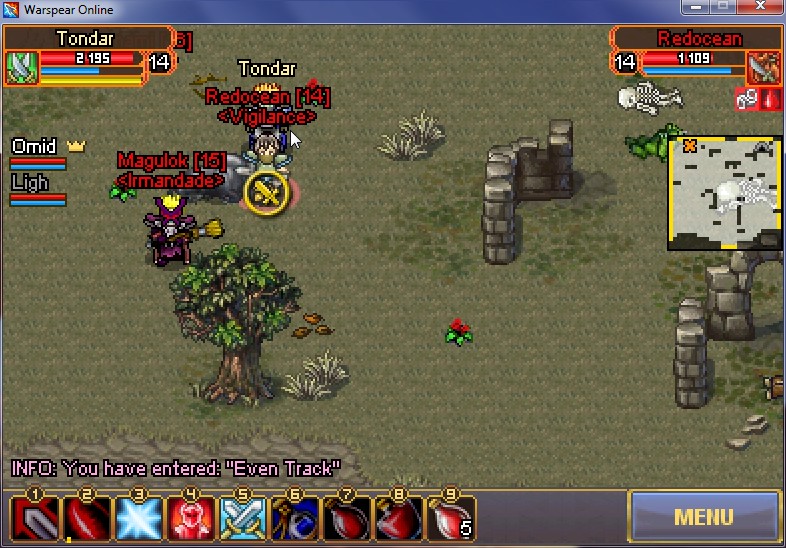This screenshot has width=786, height=548.
Task: Select Tondar's player portrait
Action: pos(22,67)
